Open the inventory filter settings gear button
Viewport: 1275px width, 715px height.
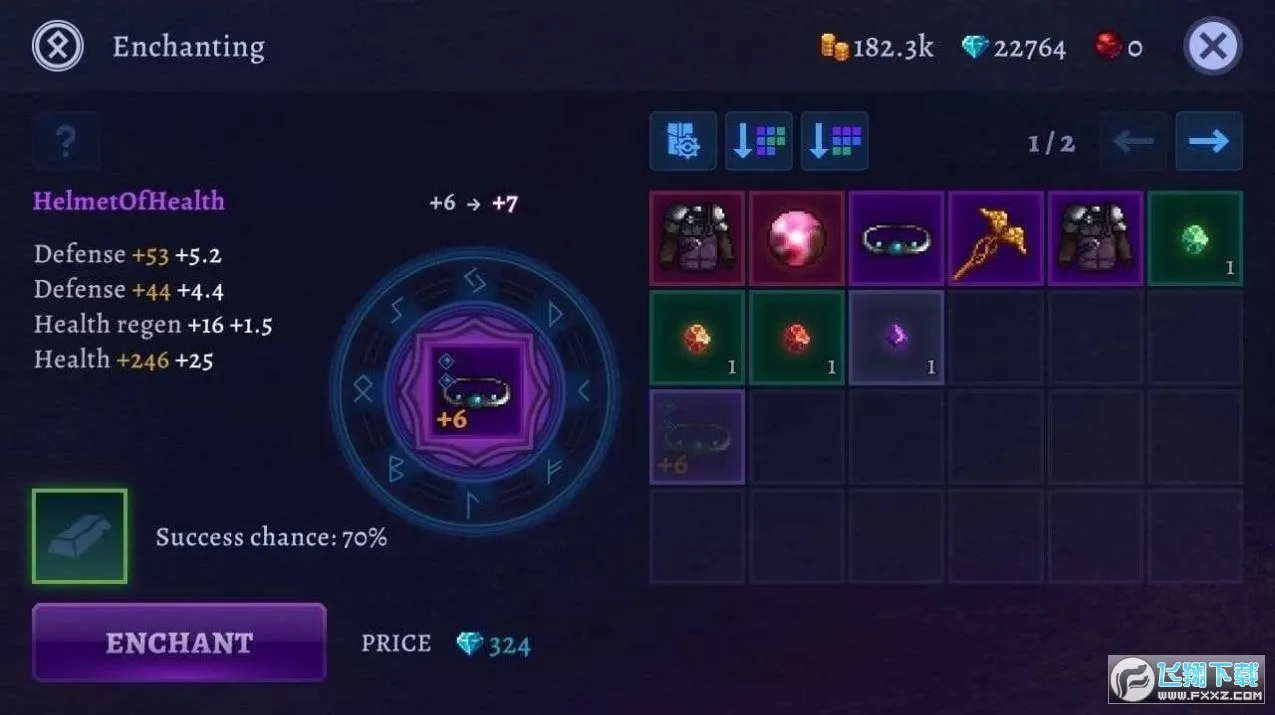tap(683, 141)
